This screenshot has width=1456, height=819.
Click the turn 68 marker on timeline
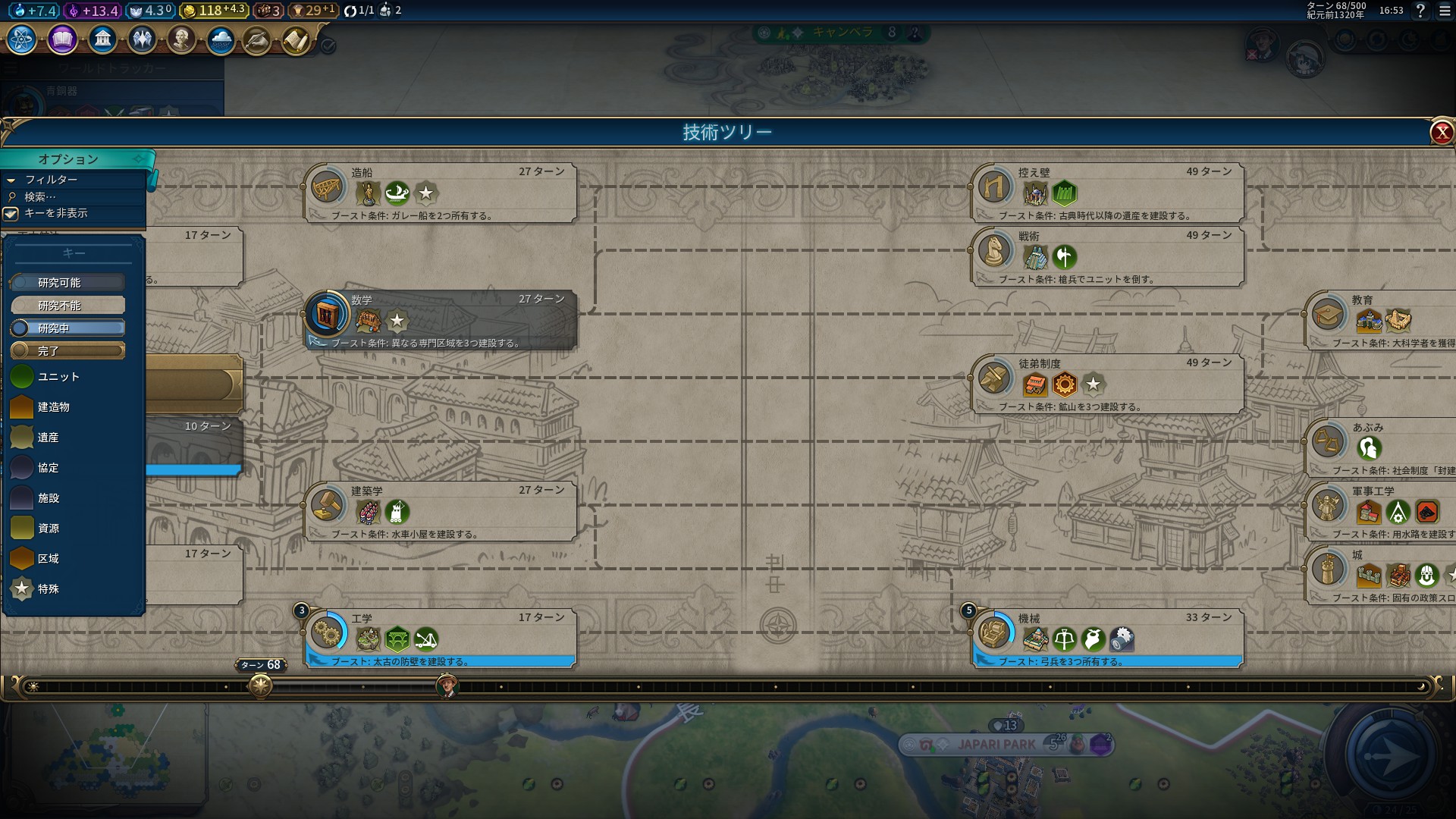260,686
